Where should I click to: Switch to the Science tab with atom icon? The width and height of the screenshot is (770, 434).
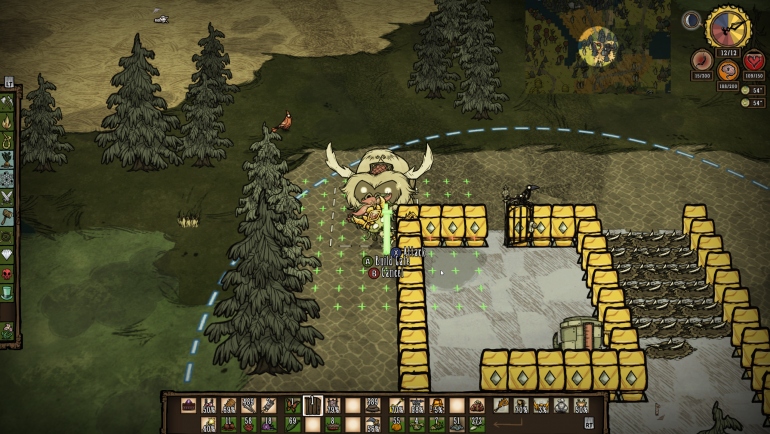(x=8, y=178)
